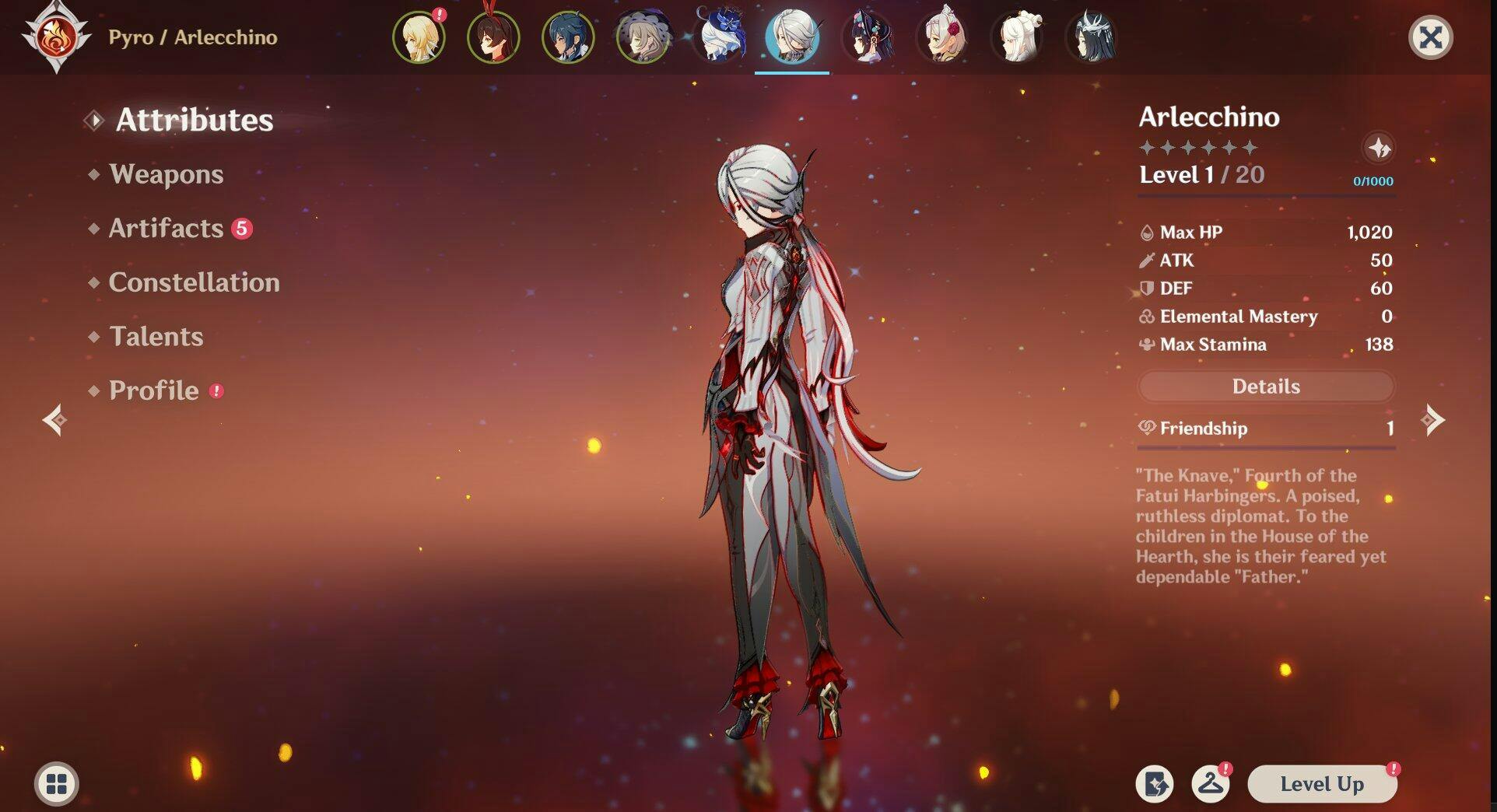Image resolution: width=1497 pixels, height=812 pixels.
Task: Open Arlecchino's Profile page
Action: point(153,390)
